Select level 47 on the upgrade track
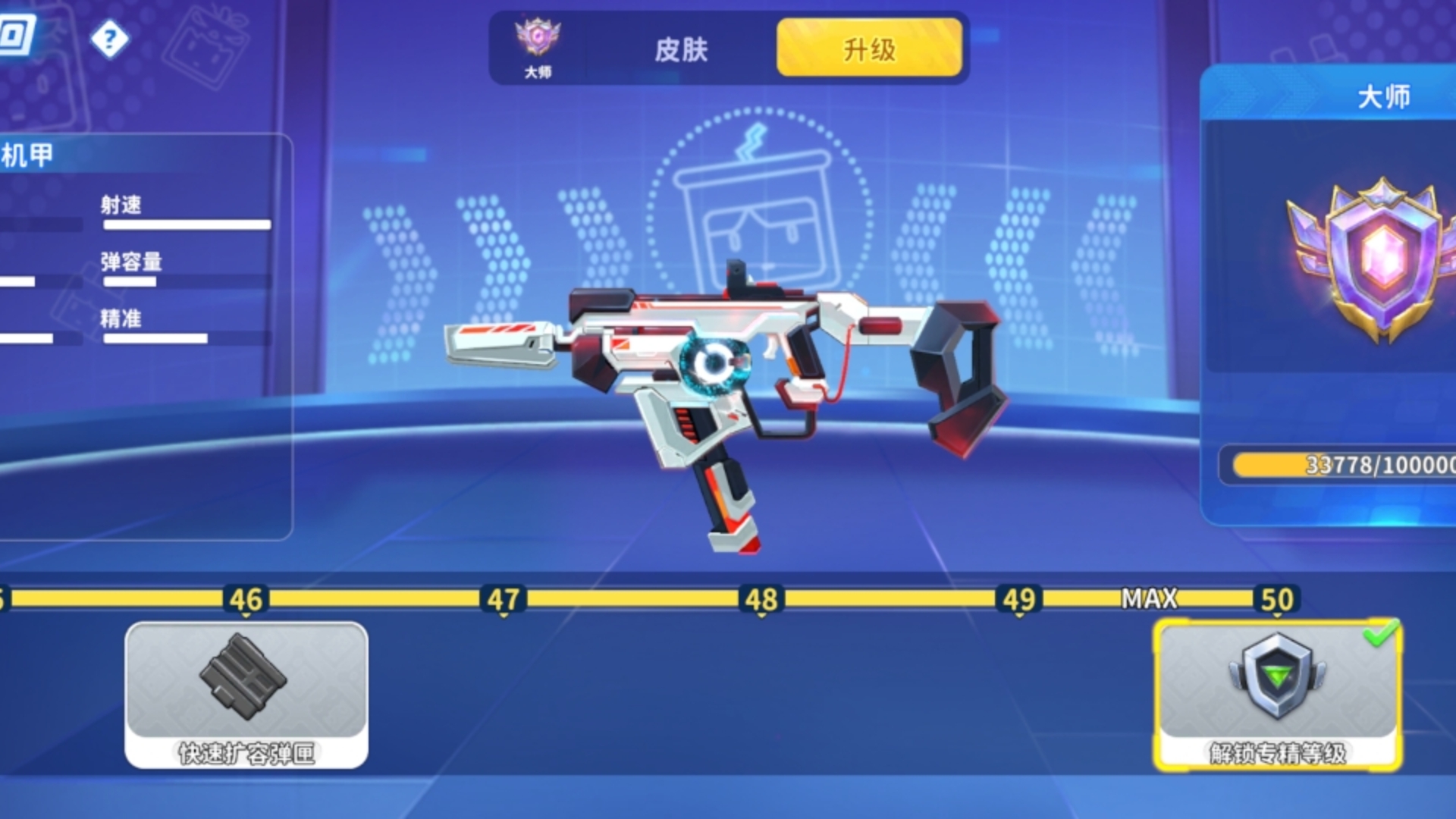The height and width of the screenshot is (819, 1456). [x=504, y=599]
